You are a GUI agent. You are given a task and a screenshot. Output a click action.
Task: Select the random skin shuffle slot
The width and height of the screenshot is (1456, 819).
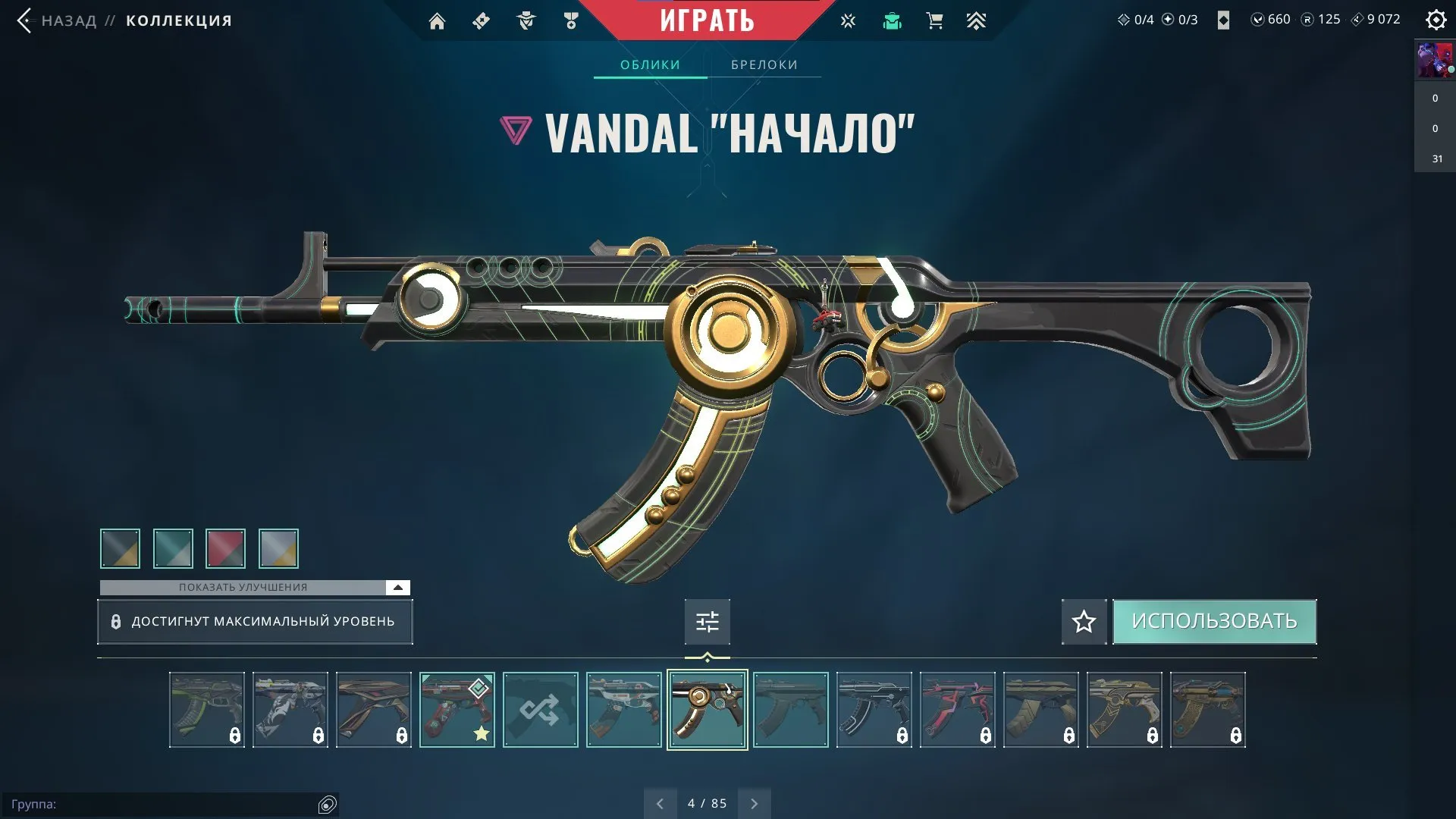540,709
